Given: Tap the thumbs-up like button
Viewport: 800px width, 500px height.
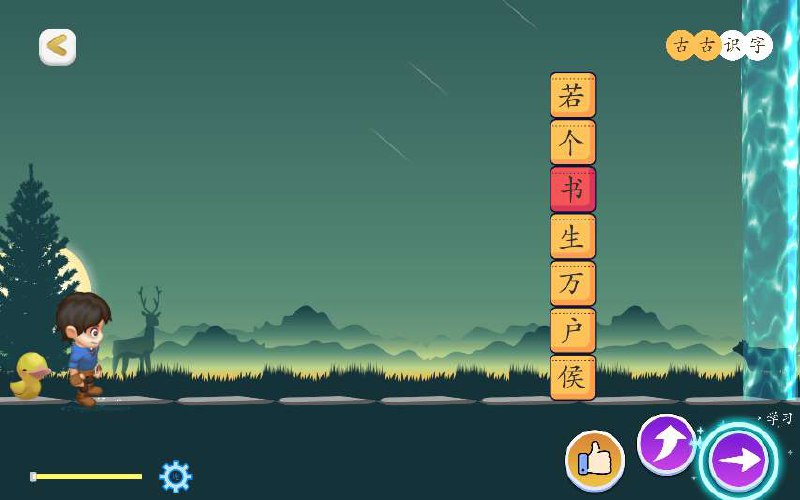Looking at the screenshot, I should (x=595, y=461).
